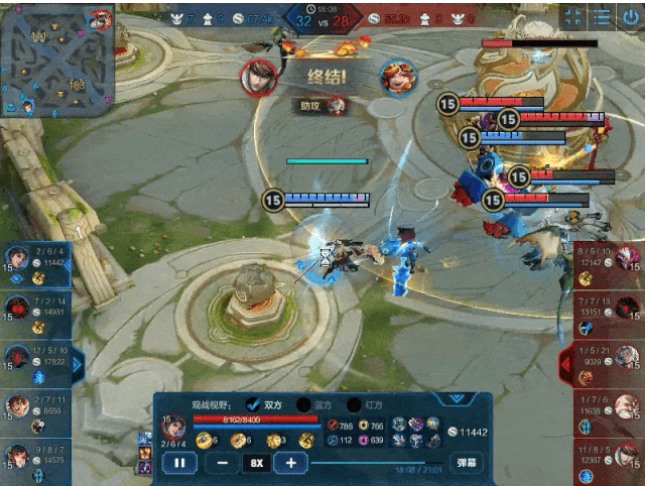Open the 弹幕 bullet comments button

(466, 463)
